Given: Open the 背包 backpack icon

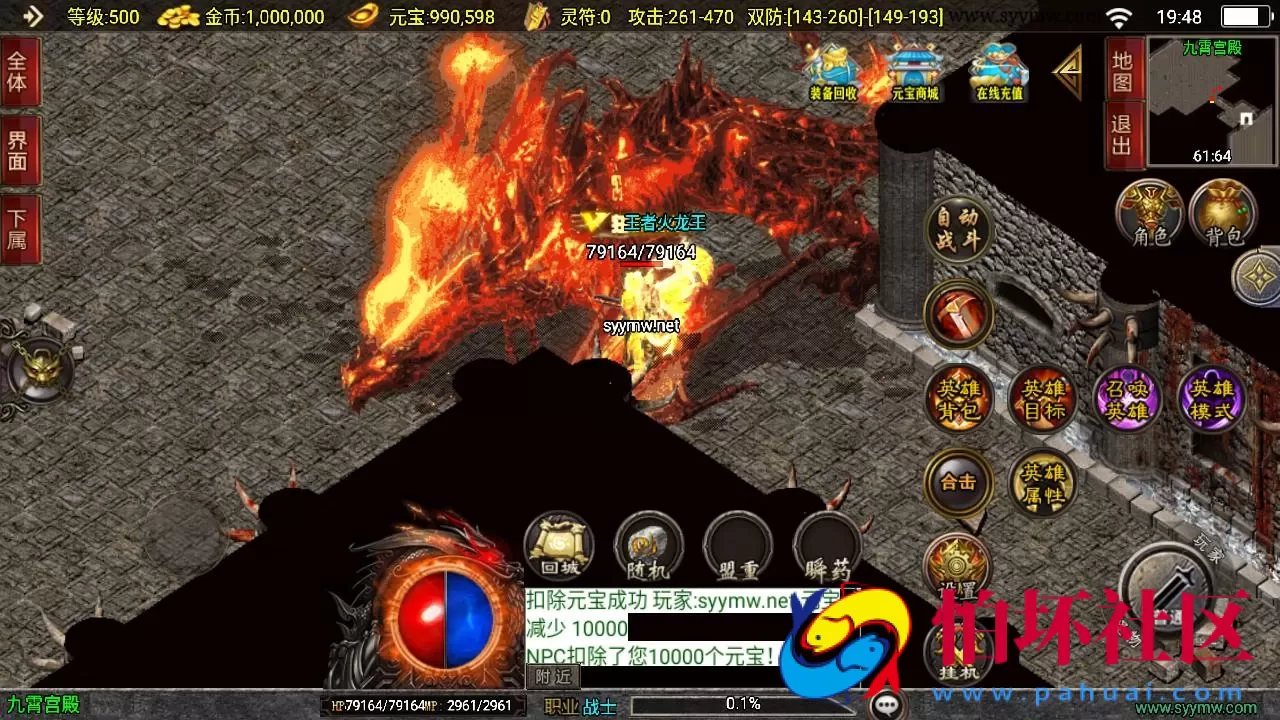Looking at the screenshot, I should 1222,213.
